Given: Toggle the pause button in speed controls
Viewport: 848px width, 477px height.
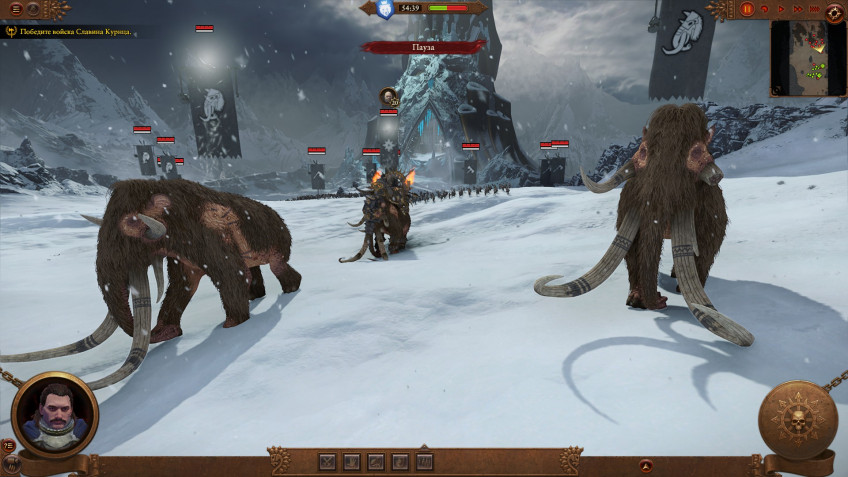Looking at the screenshot, I should [x=747, y=9].
